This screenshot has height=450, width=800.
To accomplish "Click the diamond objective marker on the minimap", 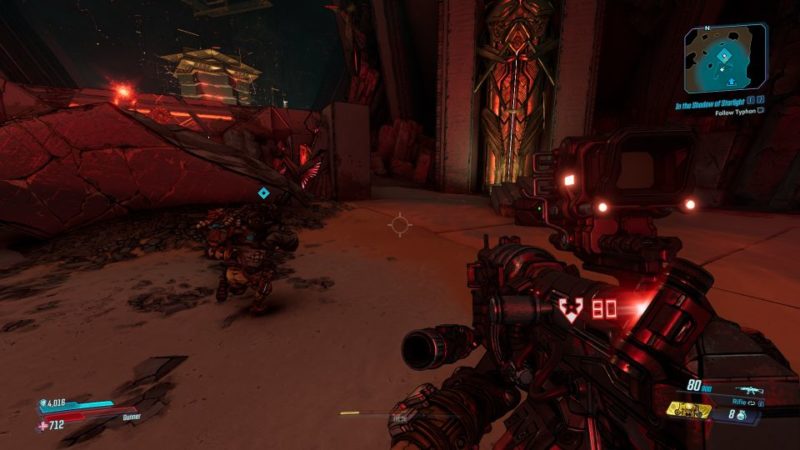I will coord(725,58).
